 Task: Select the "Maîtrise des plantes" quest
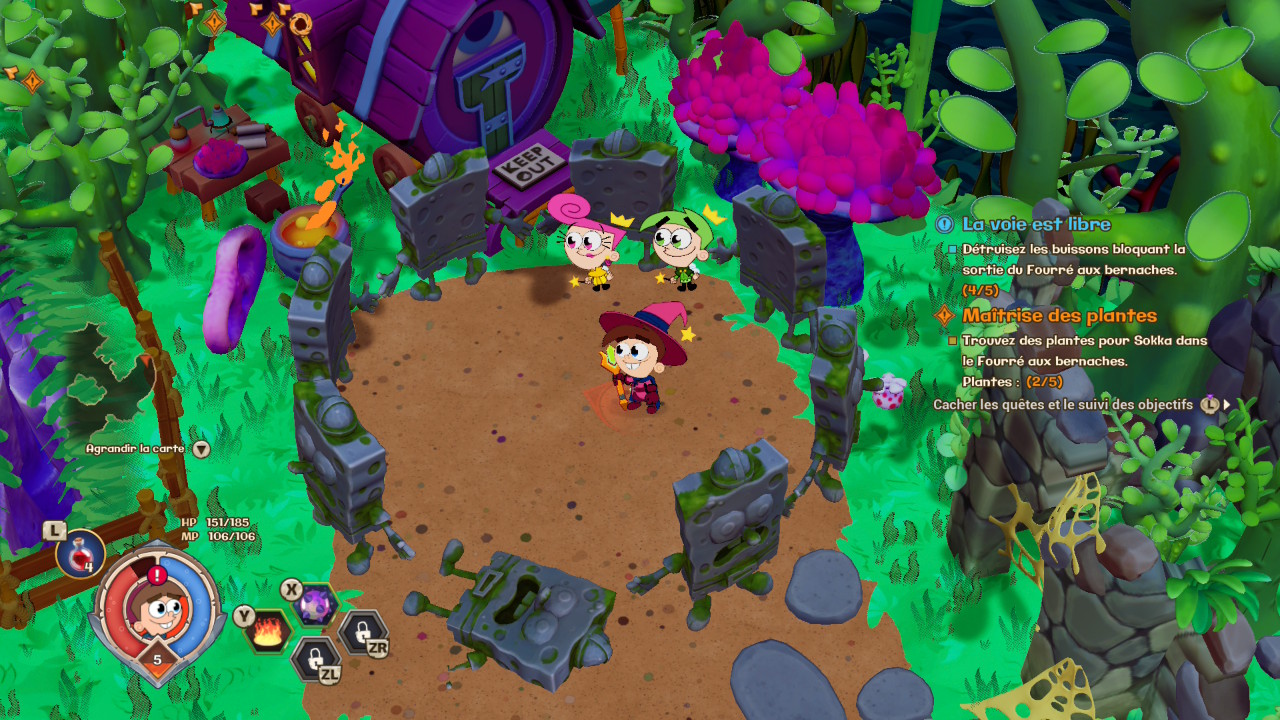tap(1059, 316)
